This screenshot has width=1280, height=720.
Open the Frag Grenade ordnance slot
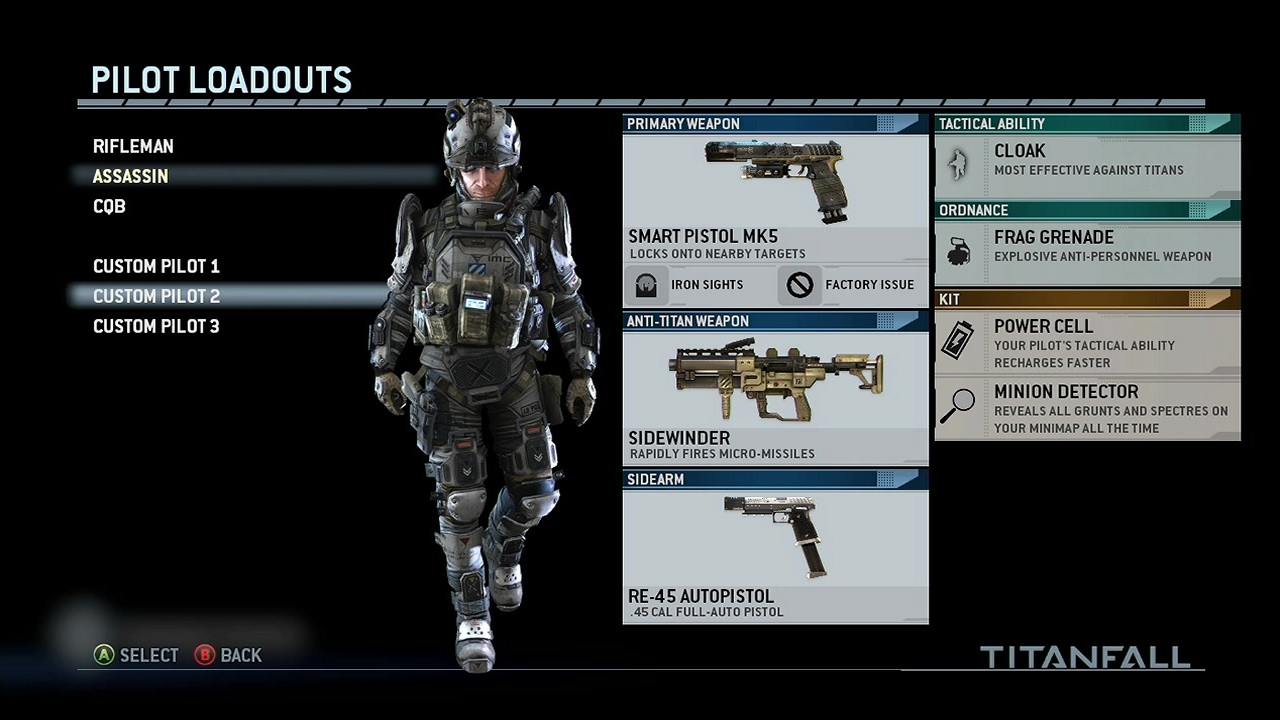(x=1087, y=246)
